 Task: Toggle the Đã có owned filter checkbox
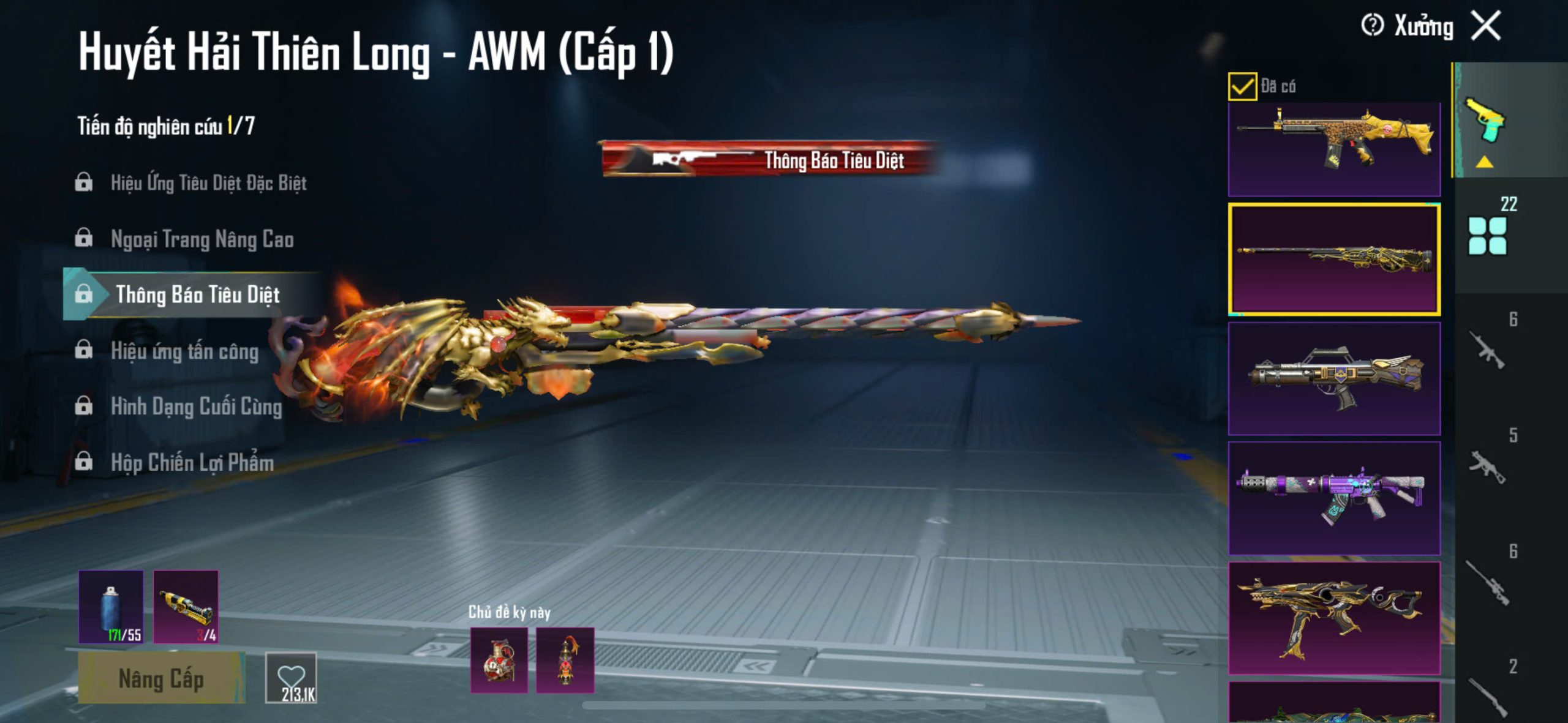(x=1242, y=86)
